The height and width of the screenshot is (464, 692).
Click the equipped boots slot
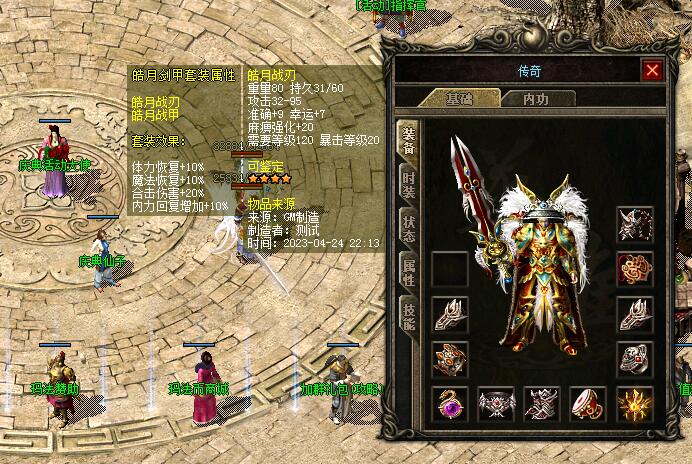point(542,403)
